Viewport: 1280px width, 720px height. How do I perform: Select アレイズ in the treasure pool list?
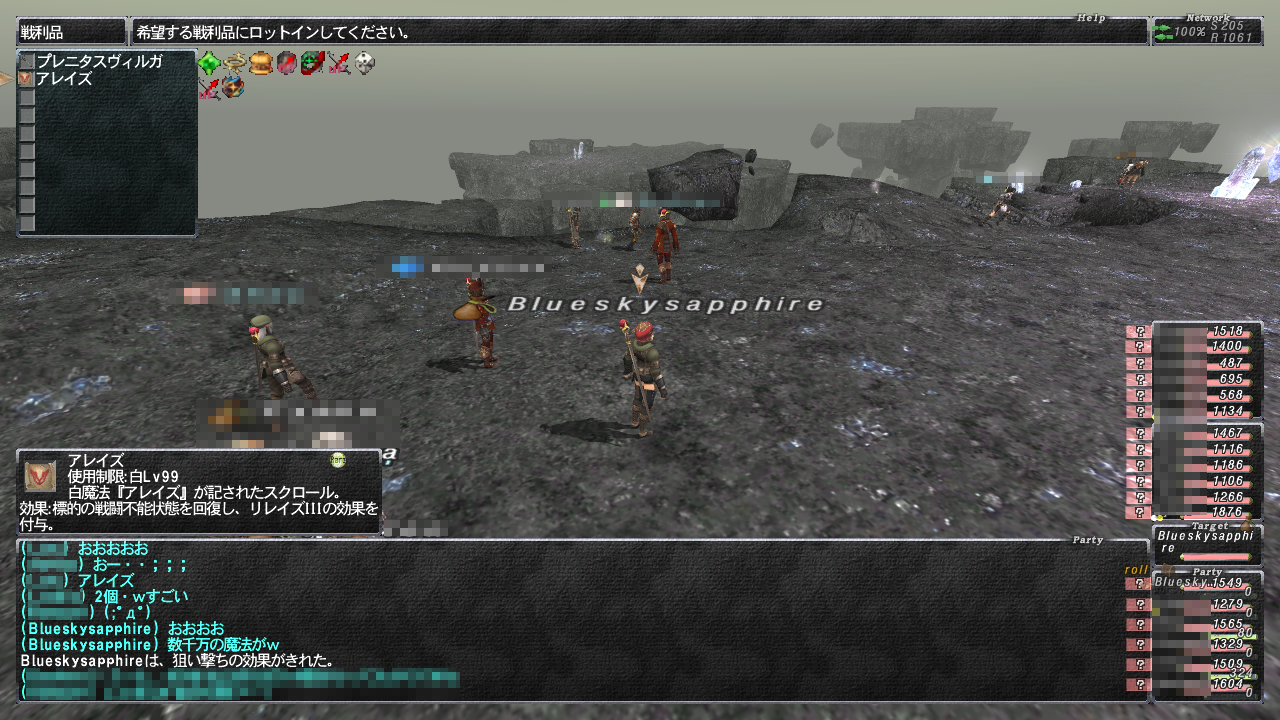pyautogui.click(x=64, y=79)
